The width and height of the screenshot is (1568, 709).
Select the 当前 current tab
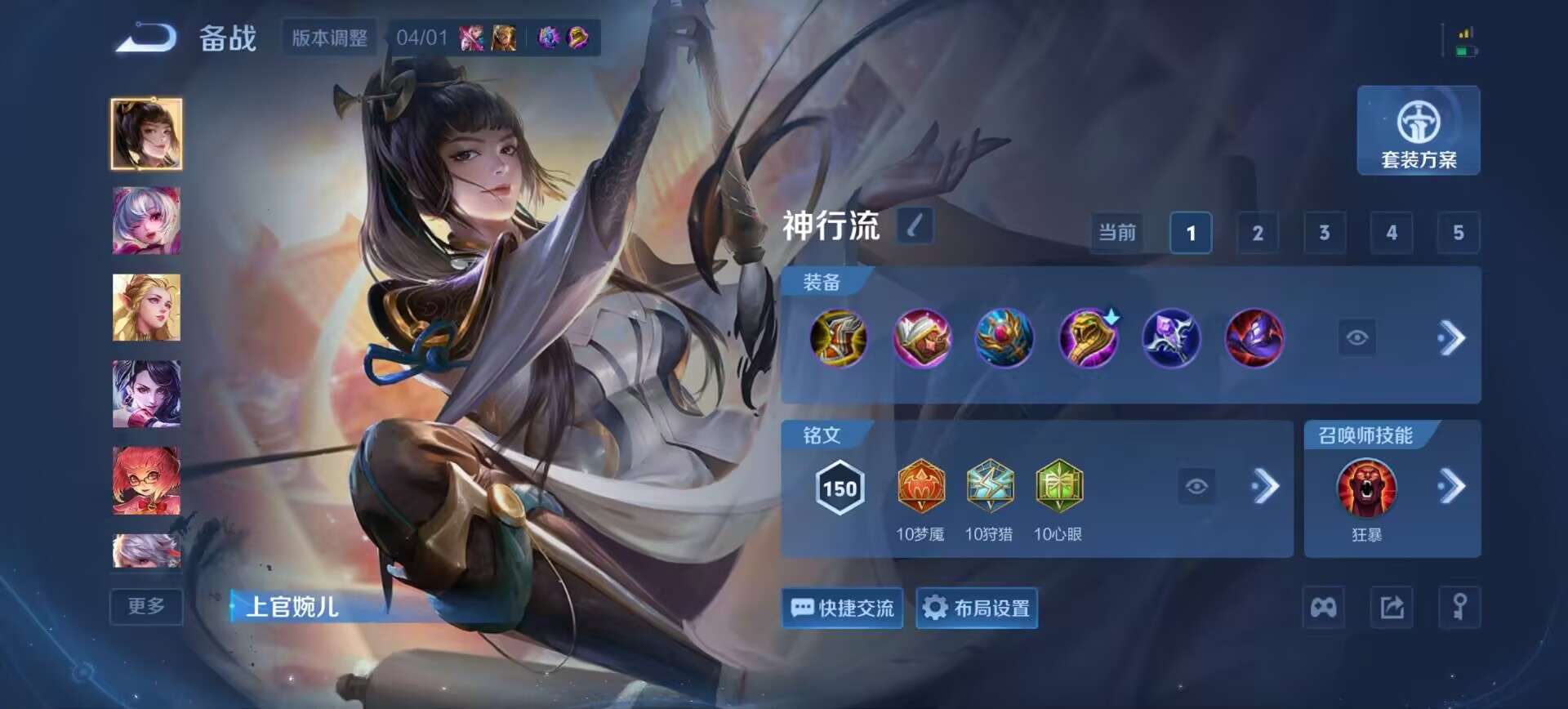[1116, 233]
